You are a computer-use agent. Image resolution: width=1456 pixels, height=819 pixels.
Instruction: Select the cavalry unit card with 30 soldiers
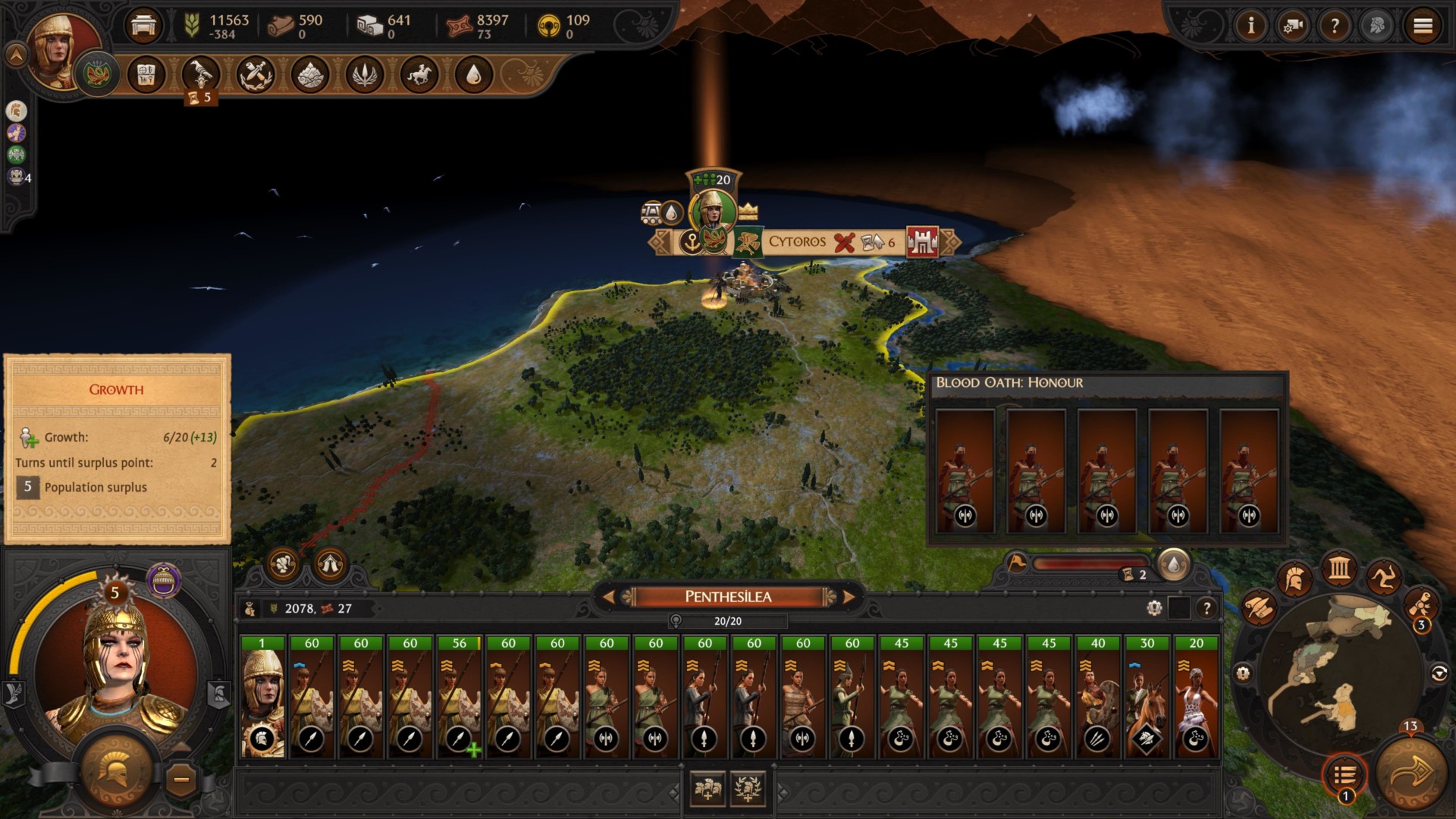point(1147,697)
